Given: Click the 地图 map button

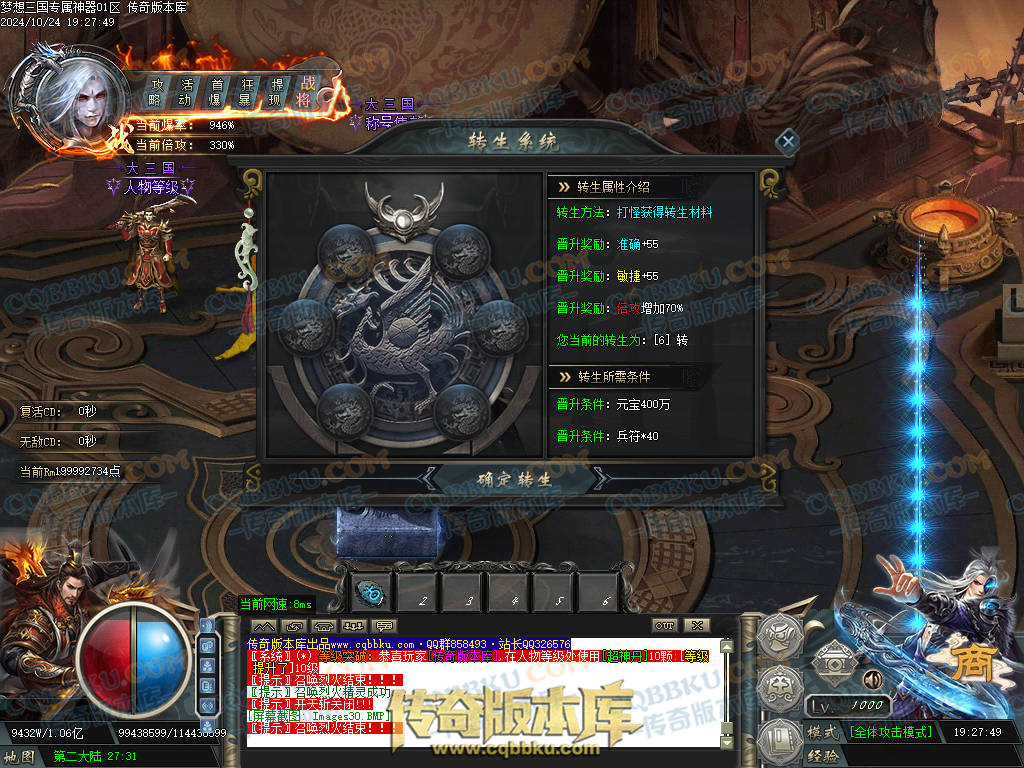Looking at the screenshot, I should (20, 757).
